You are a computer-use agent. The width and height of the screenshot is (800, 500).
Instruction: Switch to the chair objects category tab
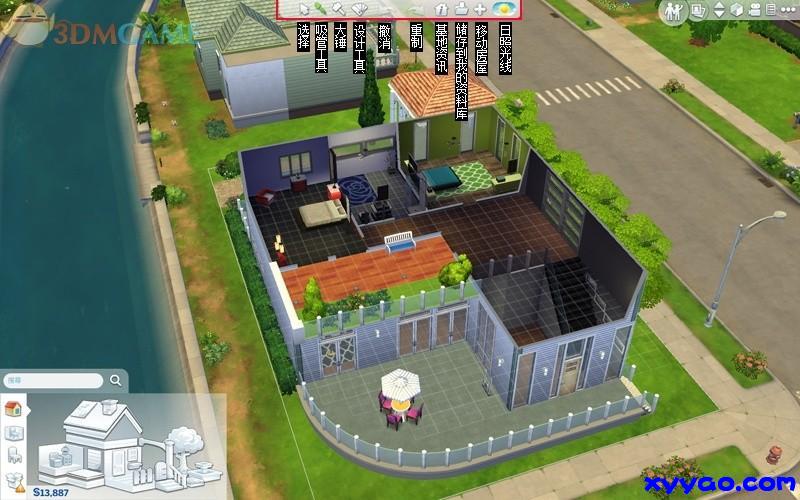click(13, 457)
